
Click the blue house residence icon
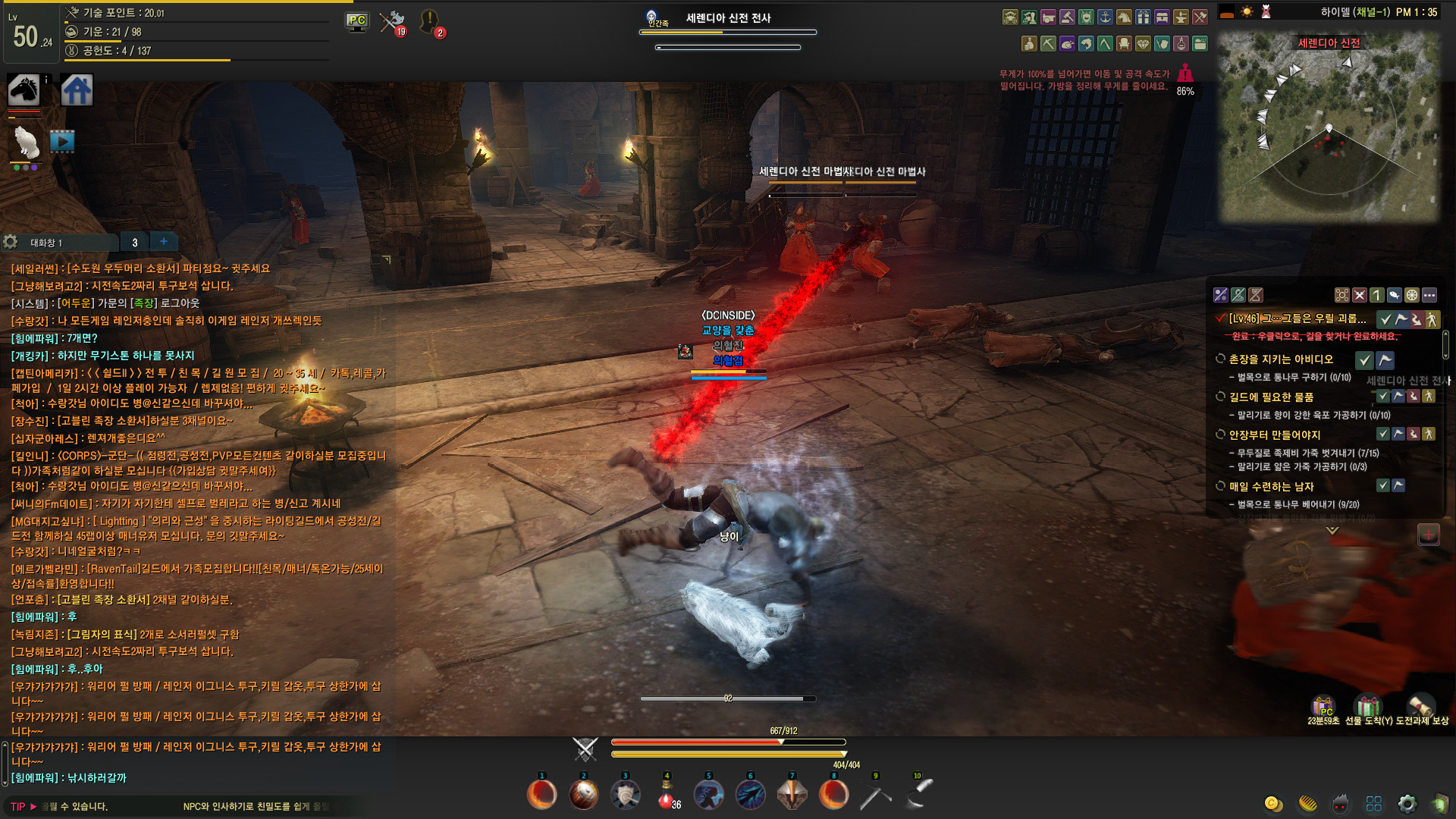77,90
